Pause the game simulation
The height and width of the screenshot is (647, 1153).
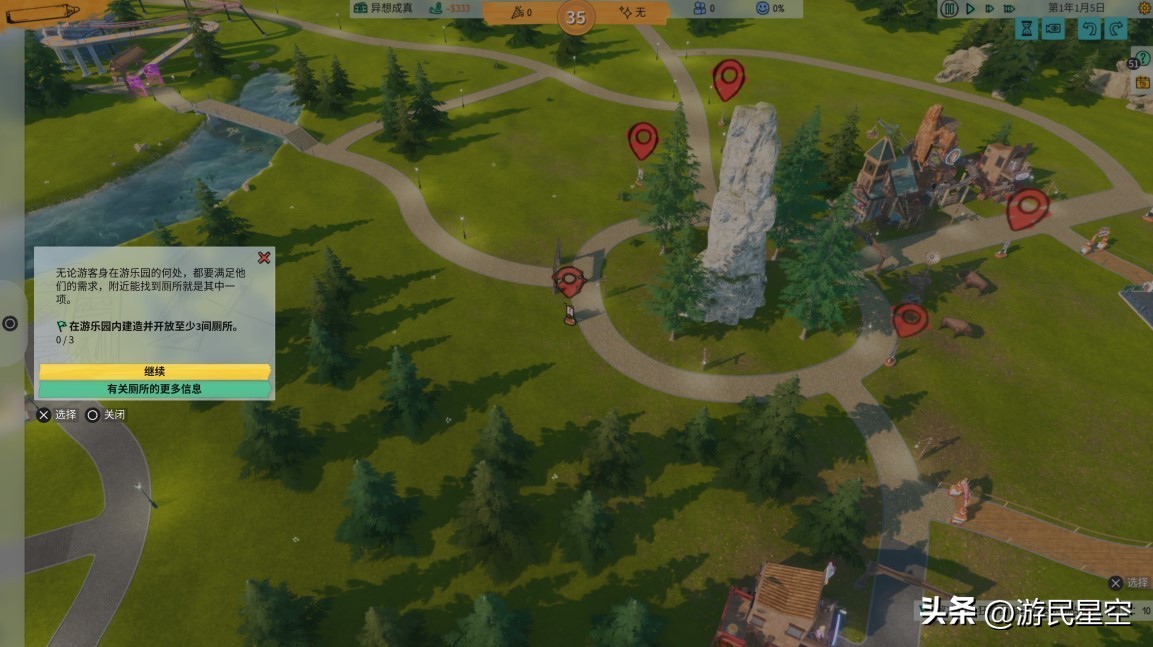click(949, 9)
